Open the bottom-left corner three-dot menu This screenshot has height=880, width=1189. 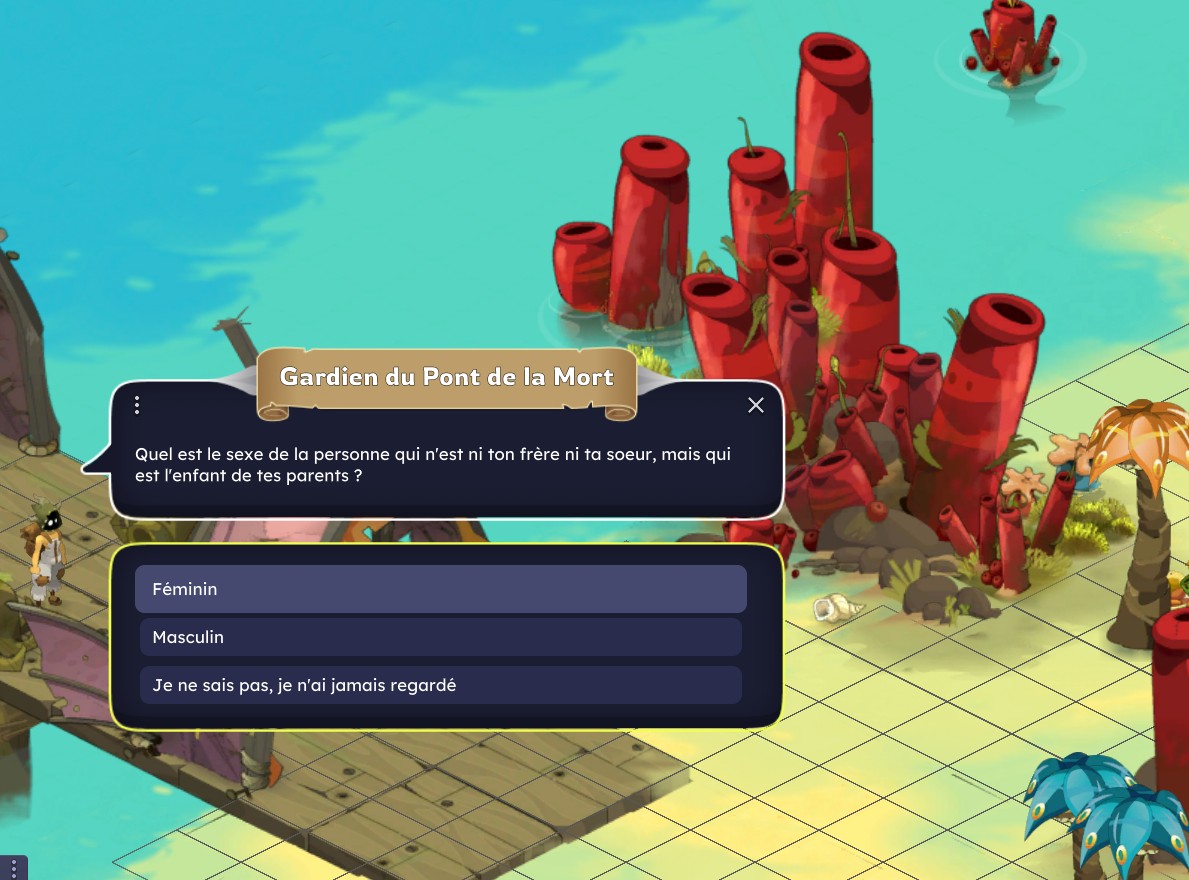pyautogui.click(x=13, y=868)
